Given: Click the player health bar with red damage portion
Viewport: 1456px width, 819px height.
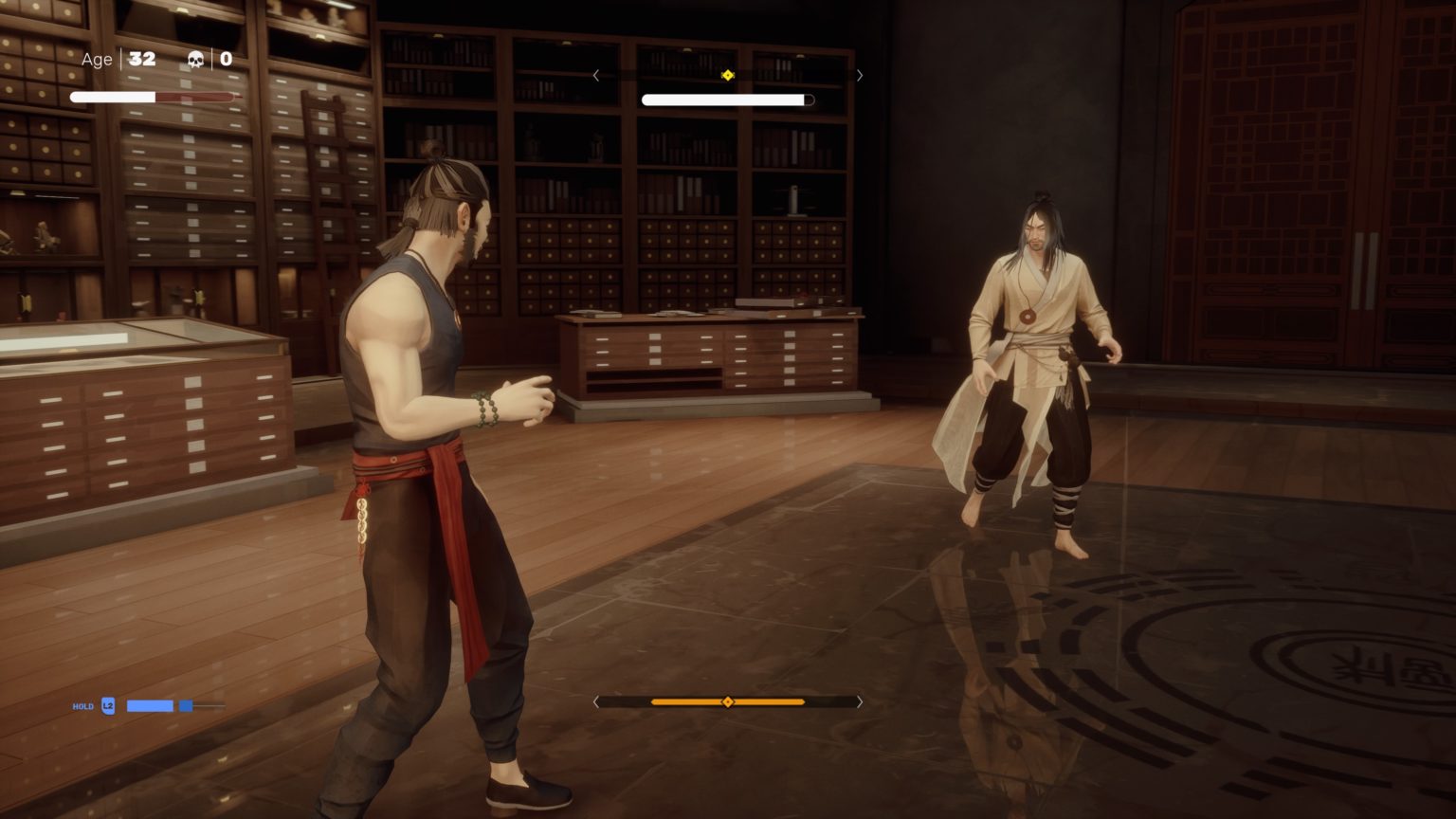Looking at the screenshot, I should pyautogui.click(x=152, y=96).
